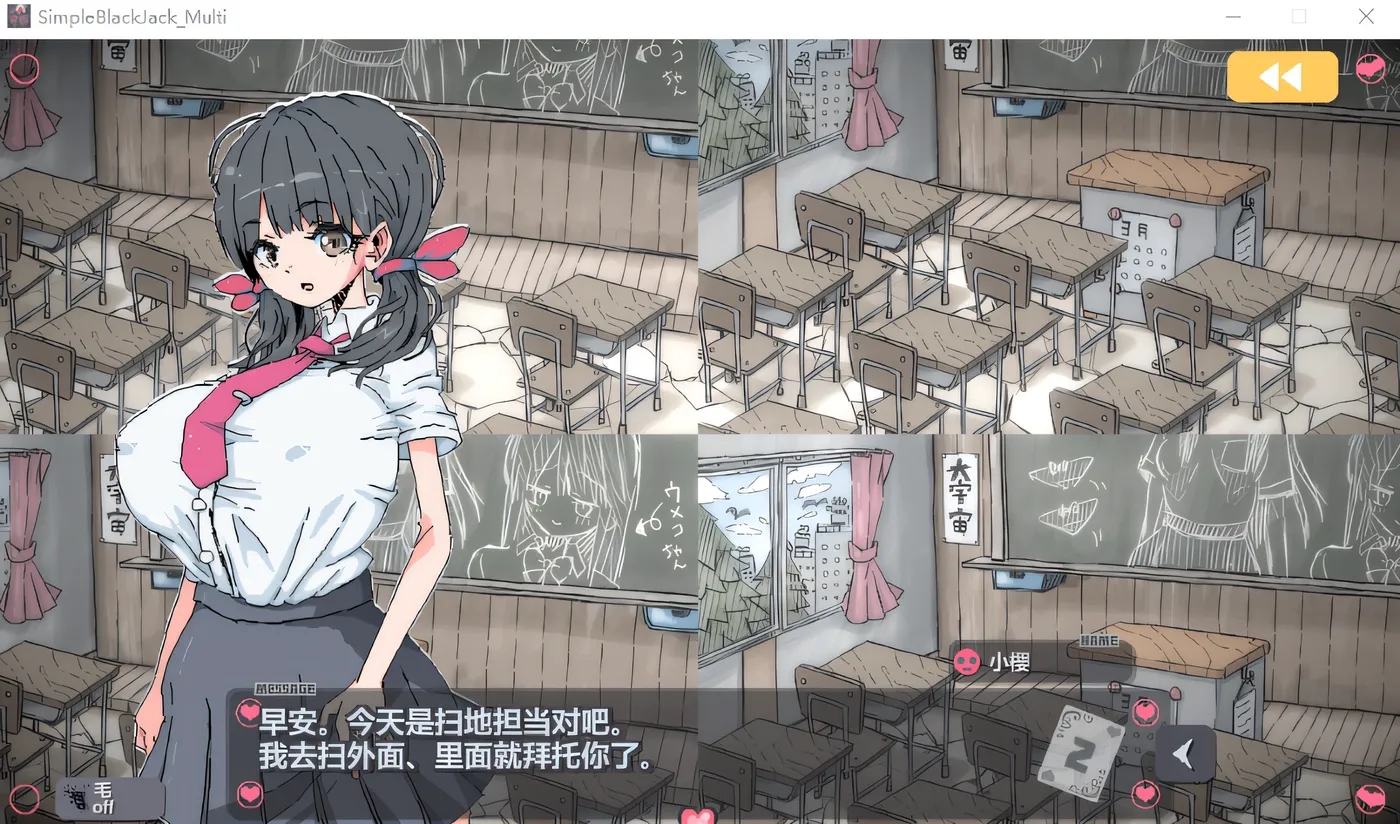The width and height of the screenshot is (1400, 824).
Task: Click the SimpleBlackJack_Multi title bar text
Action: click(135, 16)
